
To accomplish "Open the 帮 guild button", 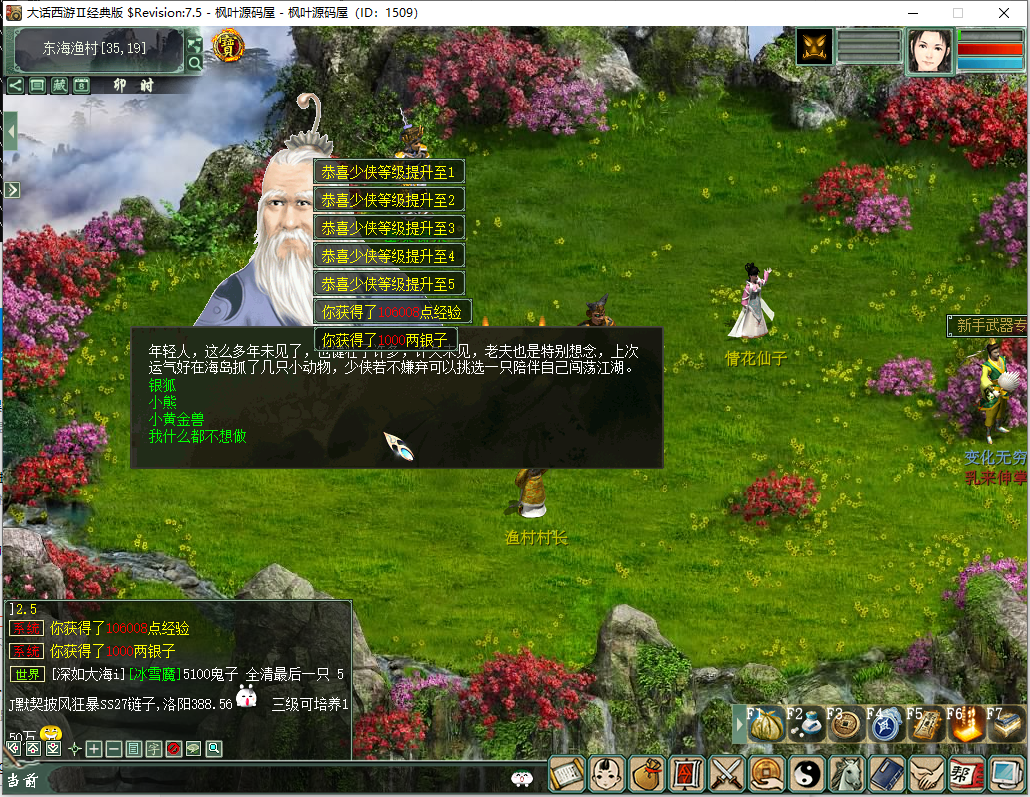I will pos(965,773).
